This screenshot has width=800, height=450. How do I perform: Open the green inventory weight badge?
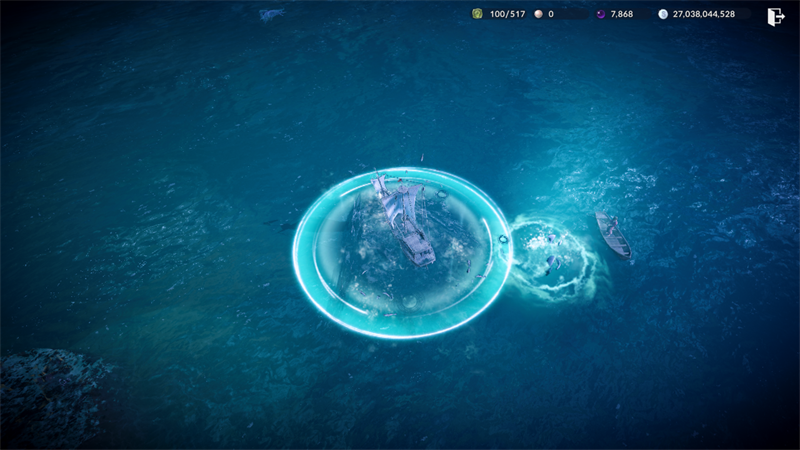(x=478, y=14)
